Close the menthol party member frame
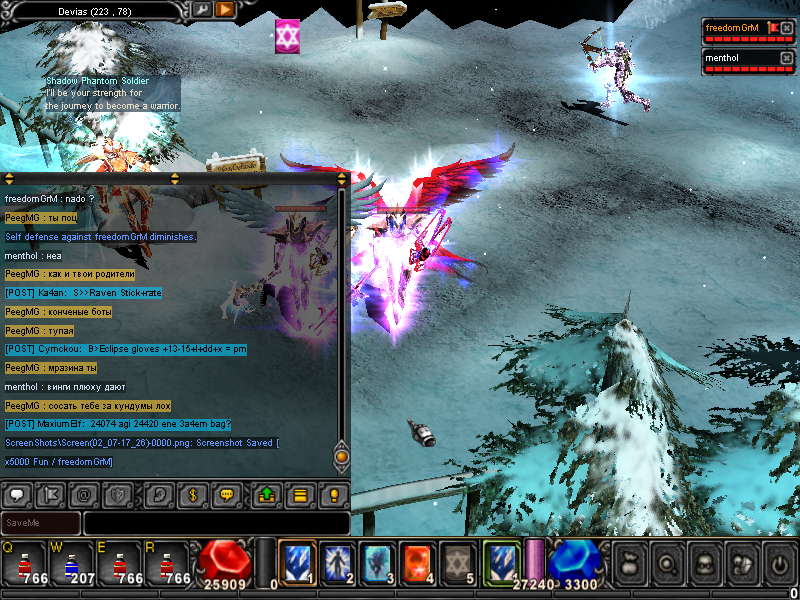 point(786,58)
